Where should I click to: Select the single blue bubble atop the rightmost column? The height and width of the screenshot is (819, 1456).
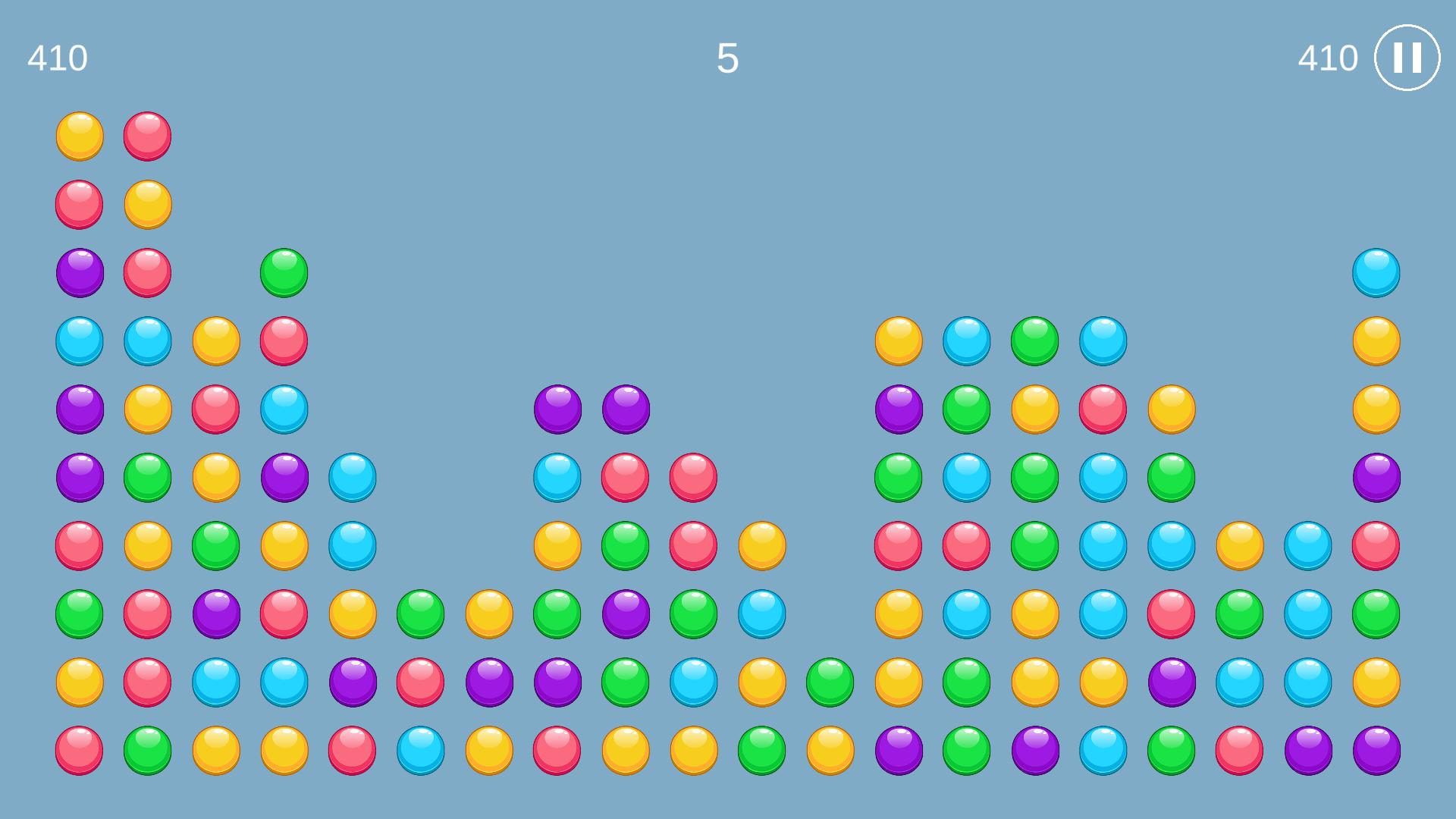point(1376,273)
